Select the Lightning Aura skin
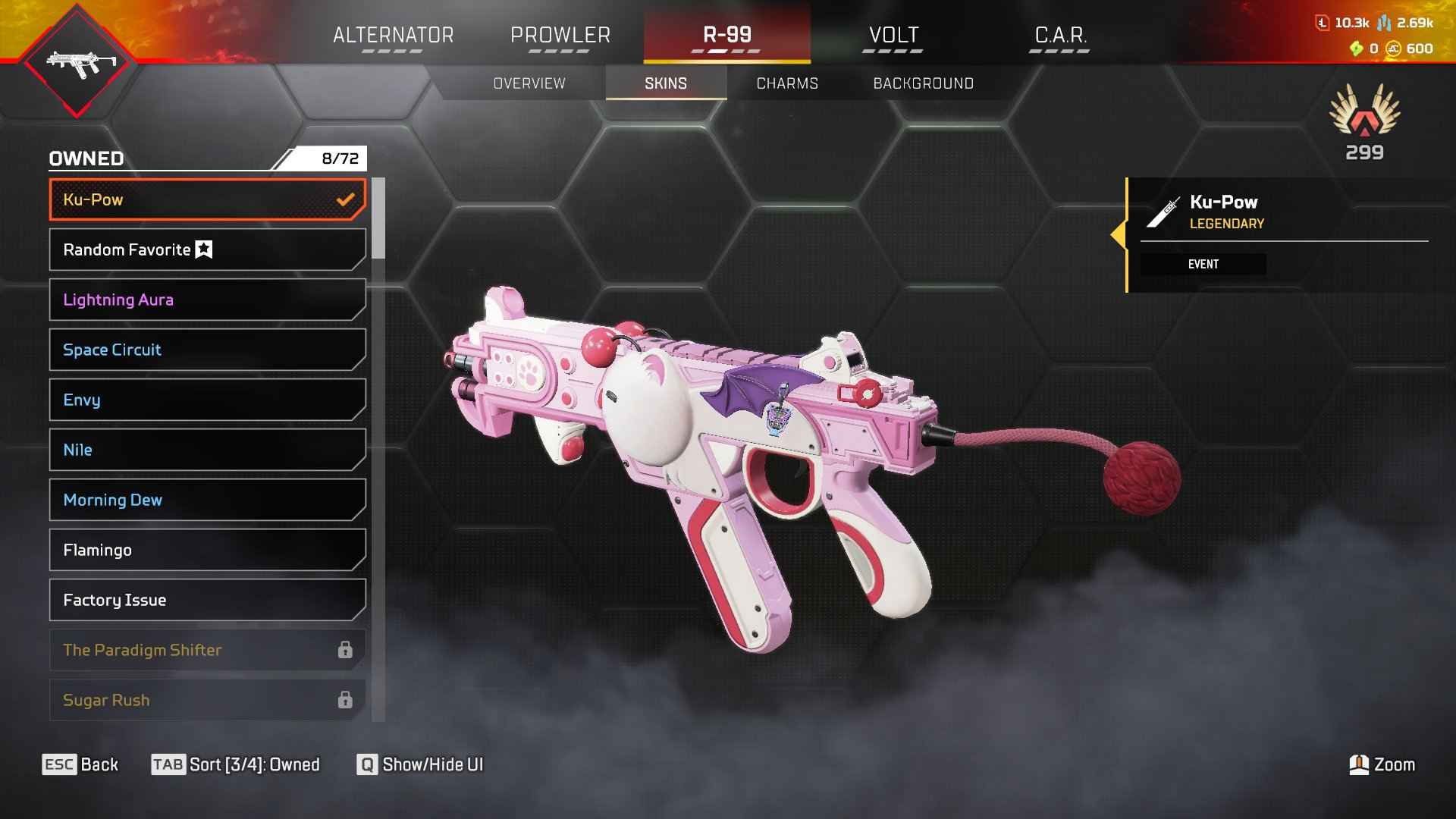The image size is (1456, 819). point(207,300)
